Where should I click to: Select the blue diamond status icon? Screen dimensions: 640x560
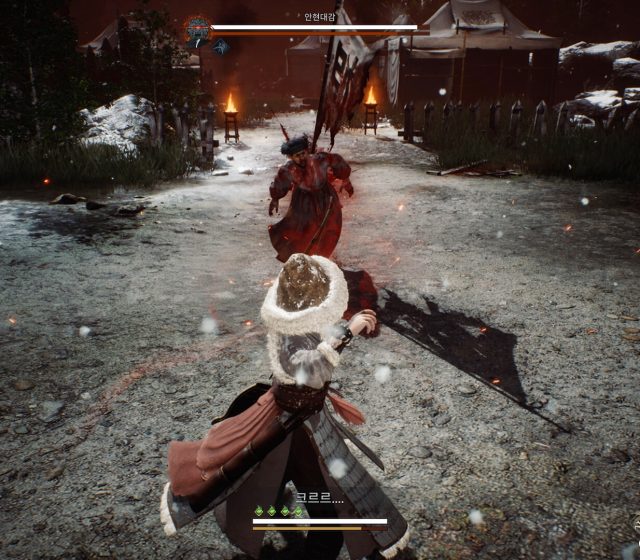point(221,46)
